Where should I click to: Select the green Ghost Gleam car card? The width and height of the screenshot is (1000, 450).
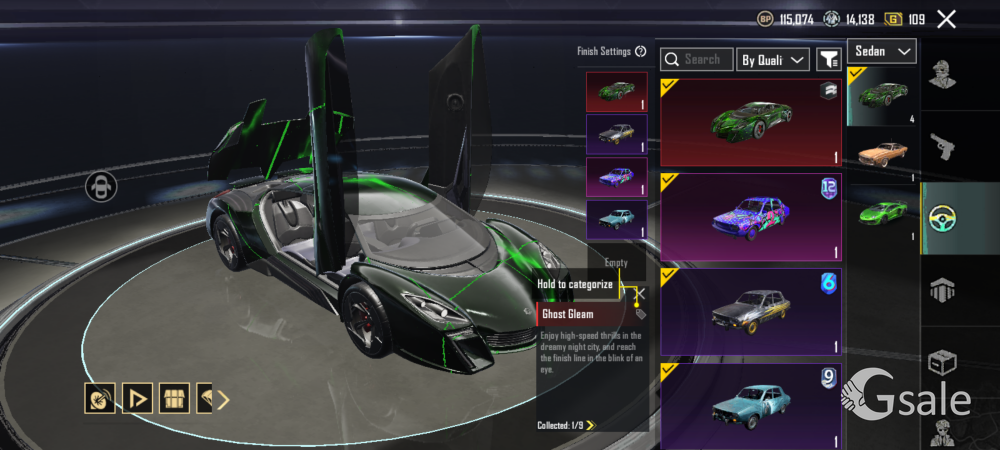pyautogui.click(x=751, y=122)
